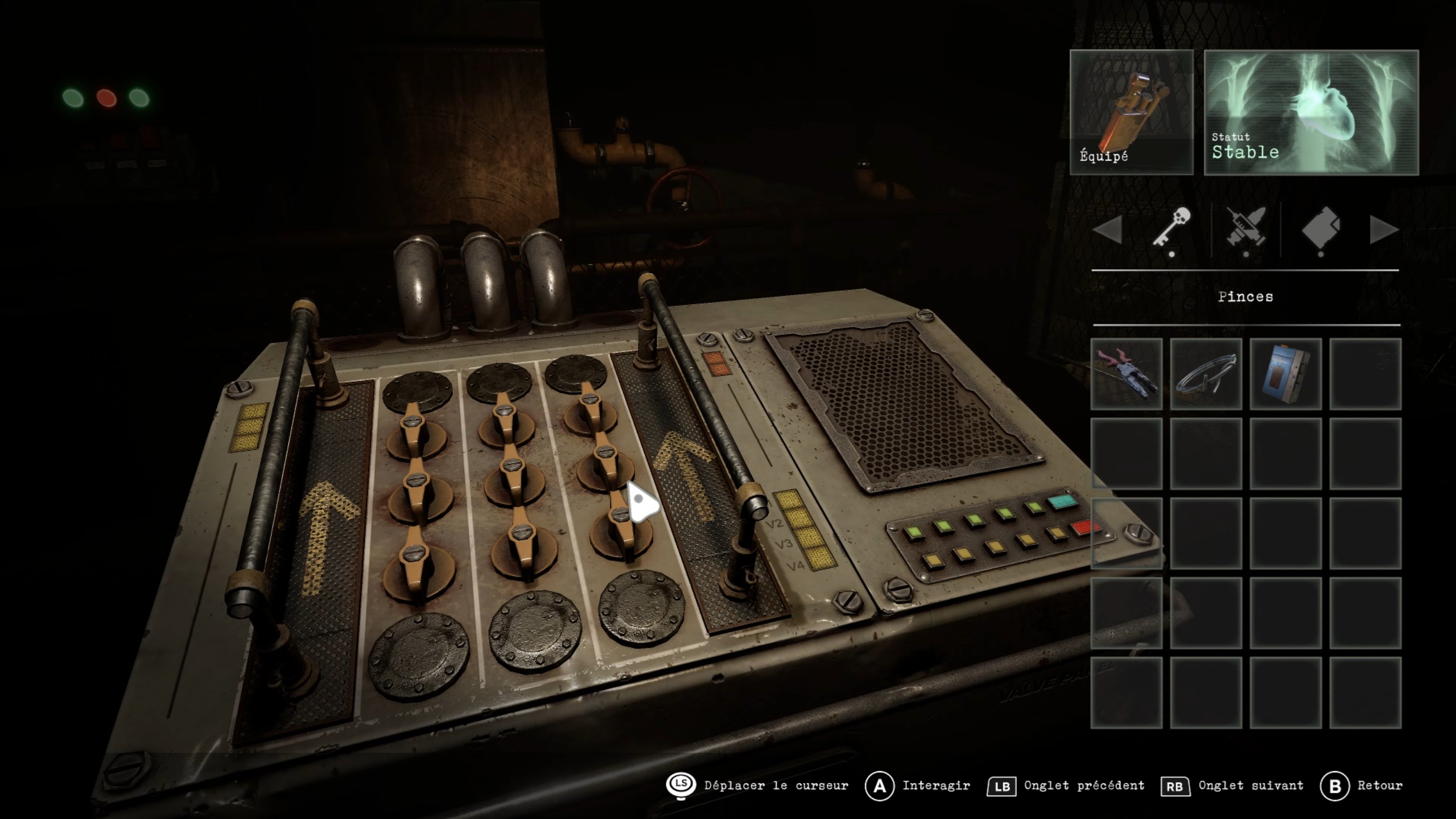Open the skull key items tab
Screen dimensions: 1456x819
coord(1172,228)
